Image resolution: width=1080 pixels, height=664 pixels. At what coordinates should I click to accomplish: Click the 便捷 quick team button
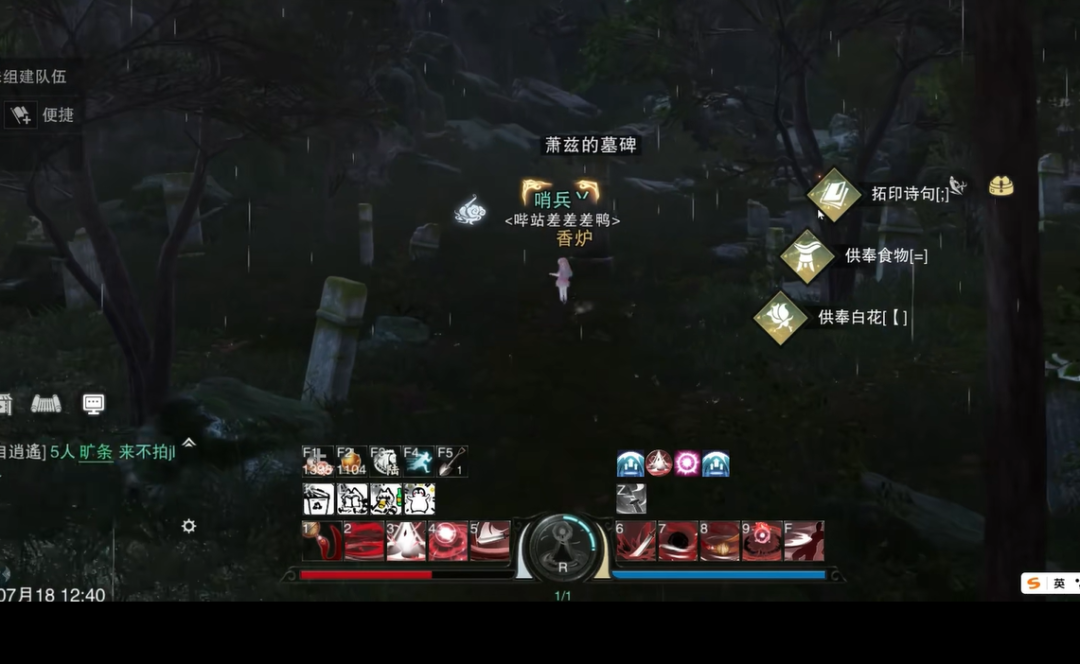[44, 115]
